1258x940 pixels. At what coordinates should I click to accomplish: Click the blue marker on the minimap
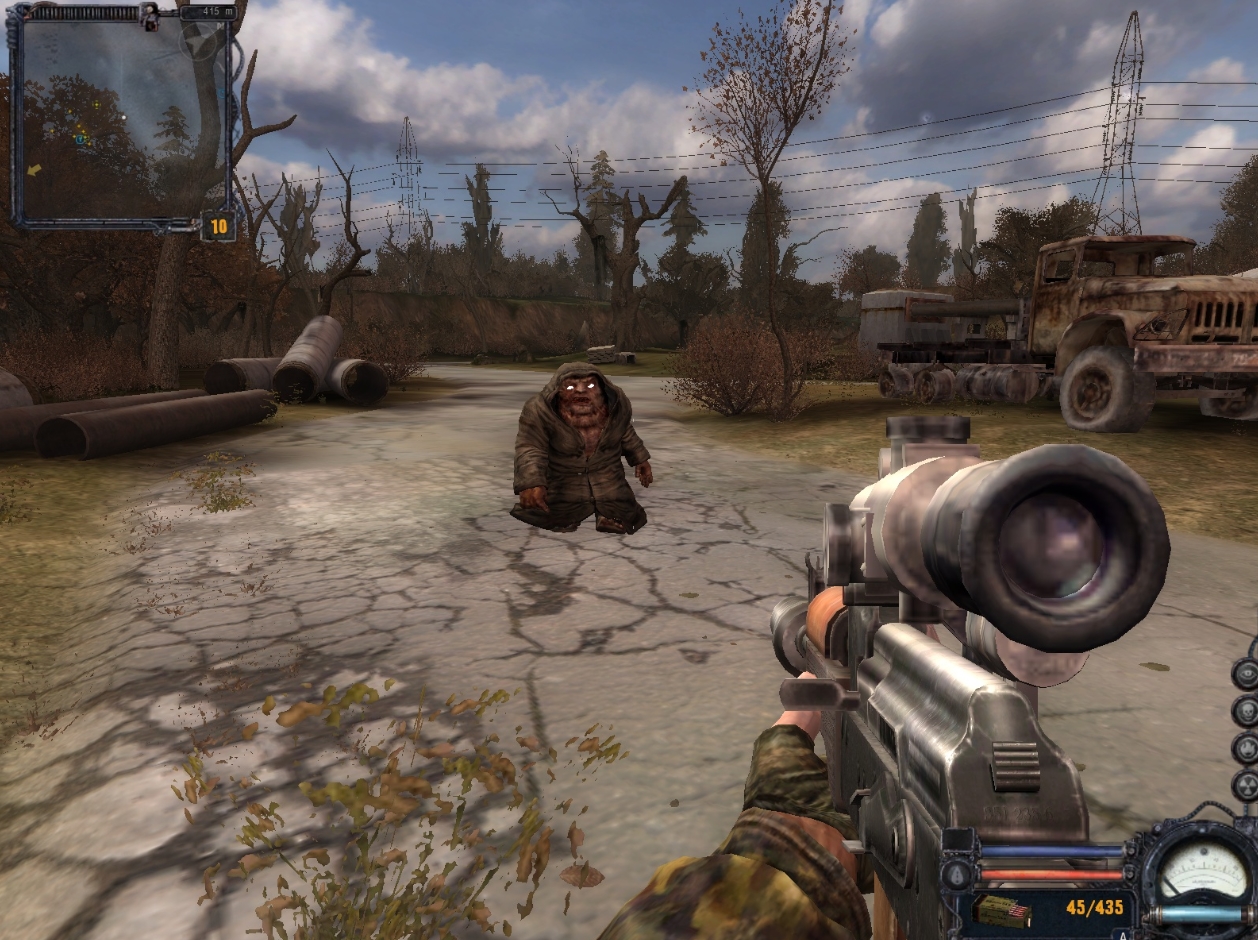coord(80,139)
